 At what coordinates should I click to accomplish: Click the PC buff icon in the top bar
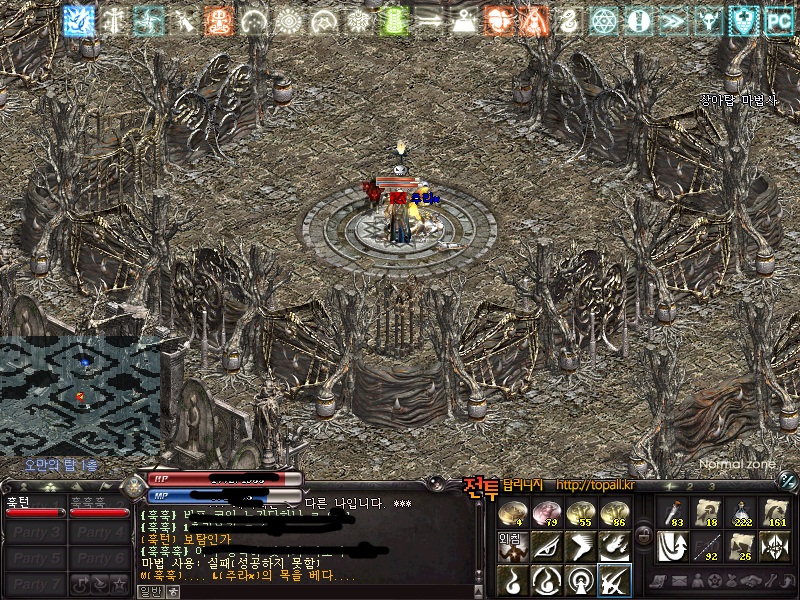pyautogui.click(x=778, y=19)
